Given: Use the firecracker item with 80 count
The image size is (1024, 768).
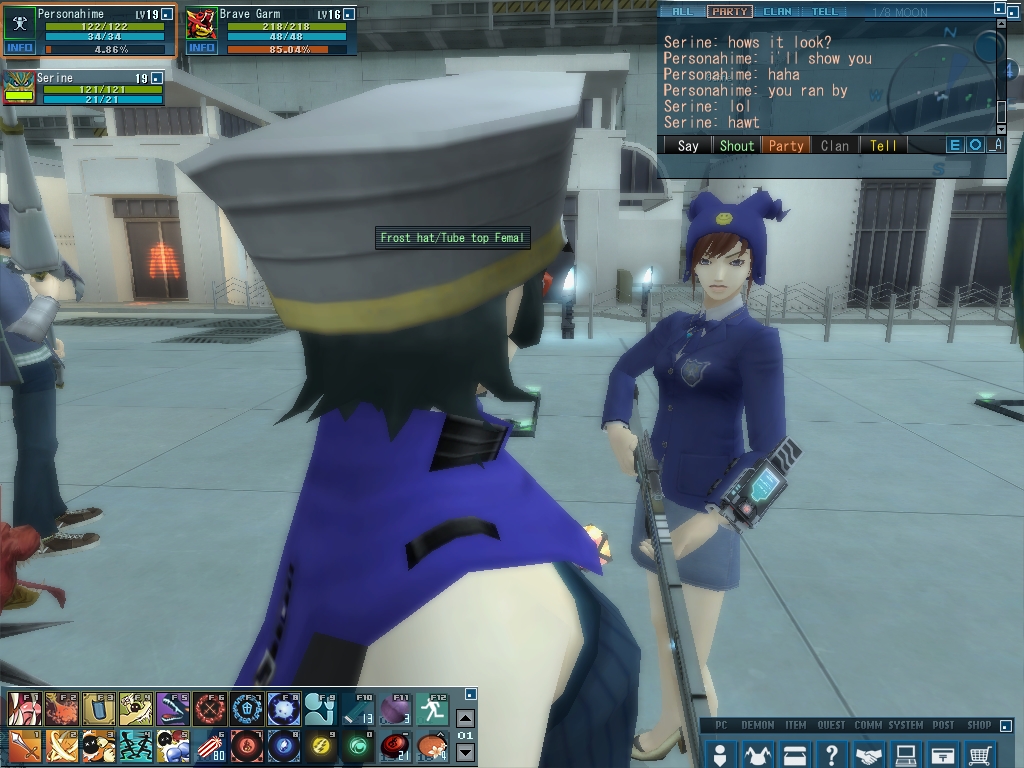Looking at the screenshot, I should (210, 746).
